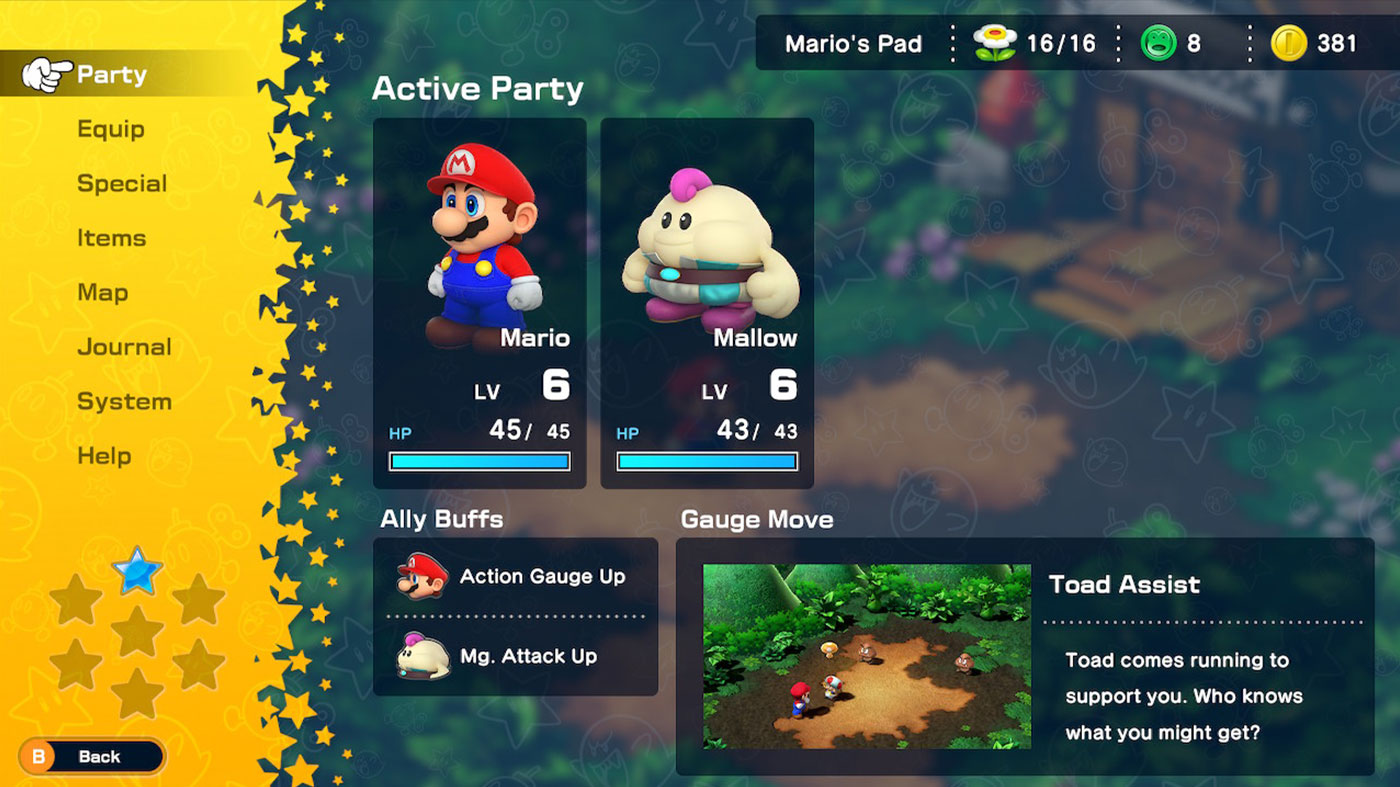Open the Journal entry
This screenshot has height=787, width=1400.
(x=124, y=347)
